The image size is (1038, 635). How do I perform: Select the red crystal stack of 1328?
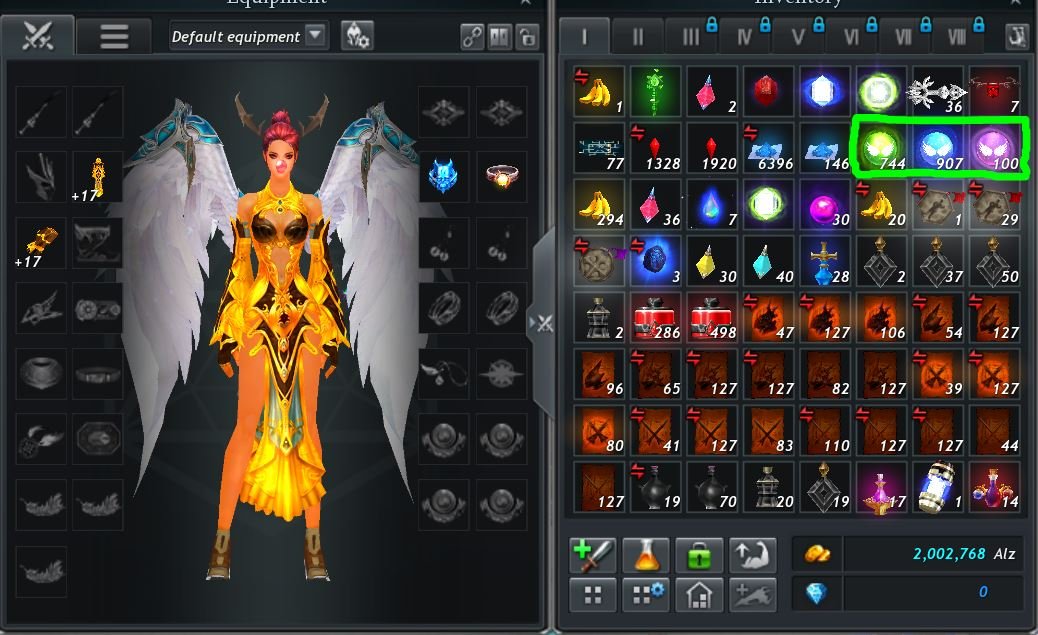coord(656,149)
